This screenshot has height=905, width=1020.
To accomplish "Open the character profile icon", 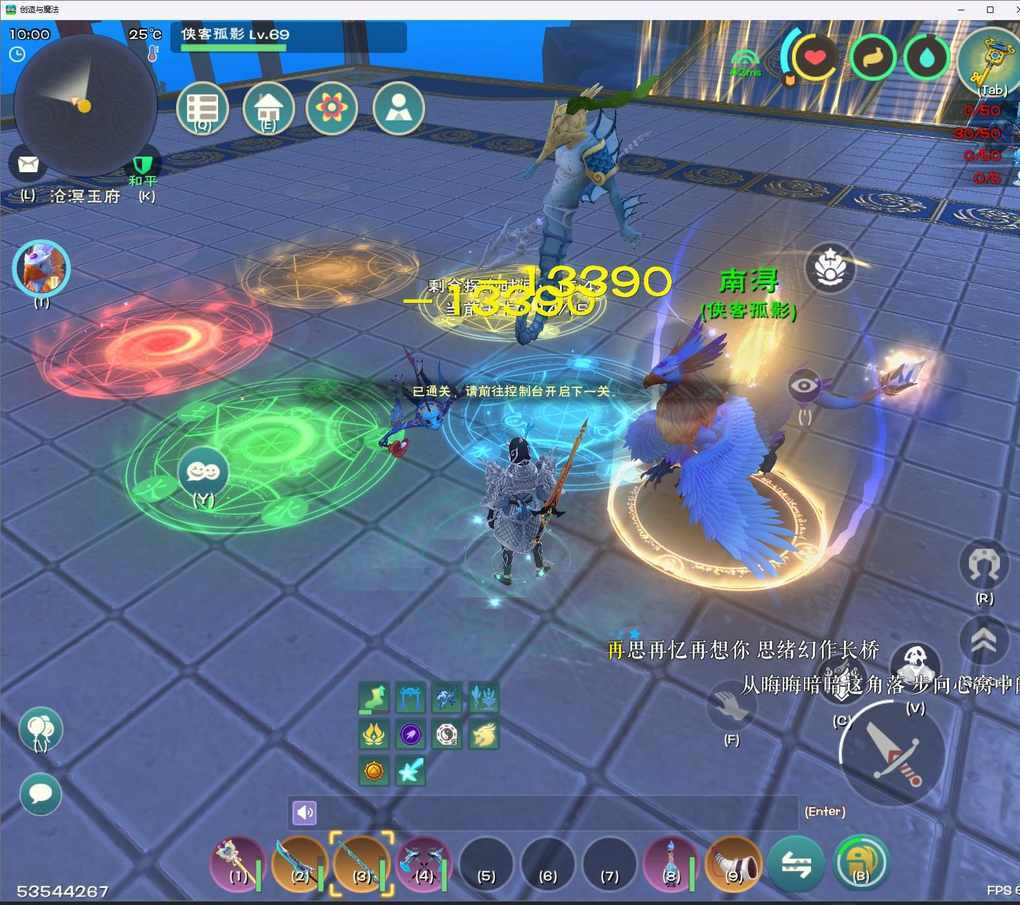I will tap(399, 107).
